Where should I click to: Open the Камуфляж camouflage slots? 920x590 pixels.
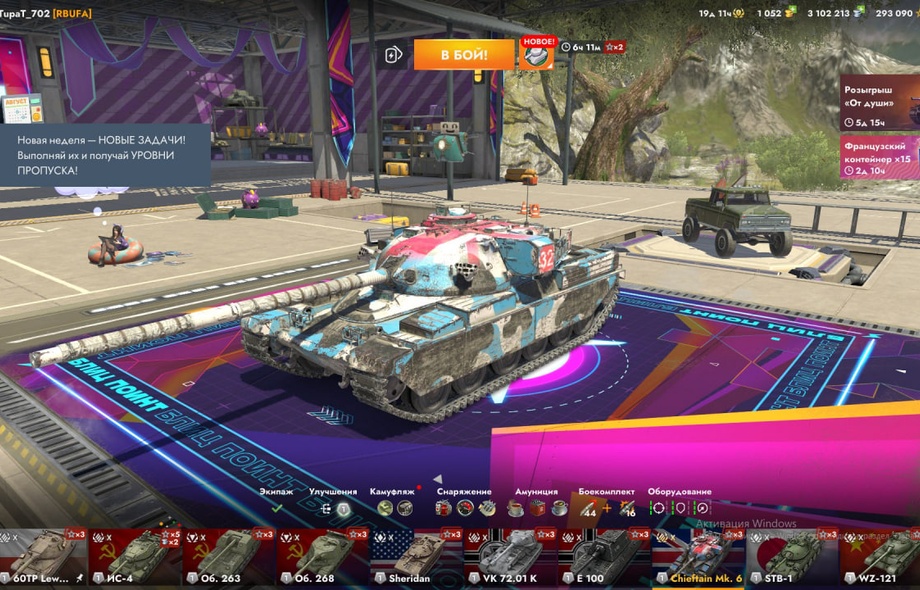(394, 508)
